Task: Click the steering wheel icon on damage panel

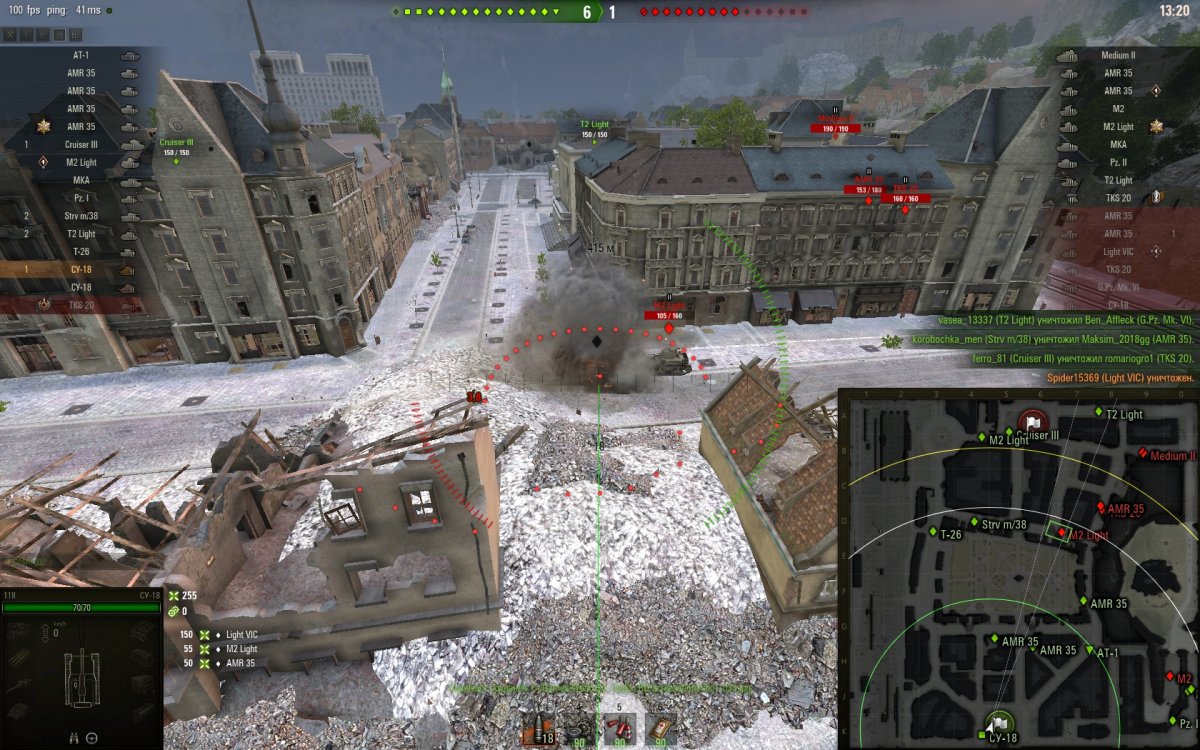Action: [92, 738]
